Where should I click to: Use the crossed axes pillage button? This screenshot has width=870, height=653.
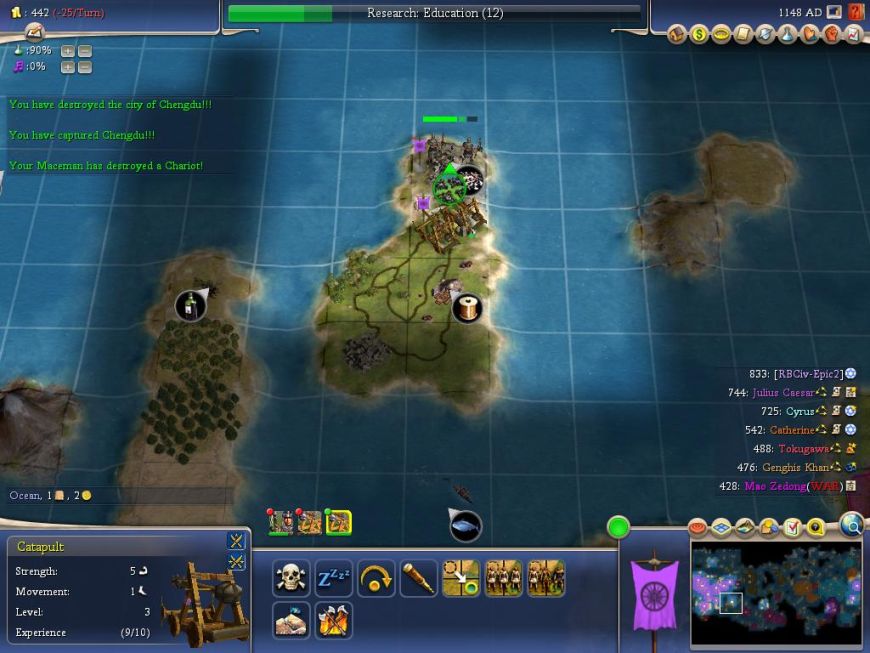[x=333, y=620]
